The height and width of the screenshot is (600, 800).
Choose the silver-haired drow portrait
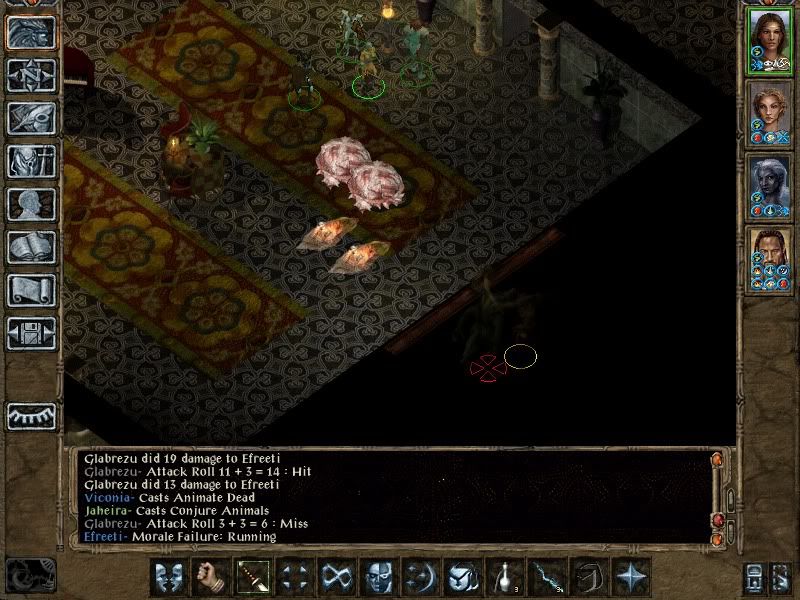pyautogui.click(x=769, y=186)
